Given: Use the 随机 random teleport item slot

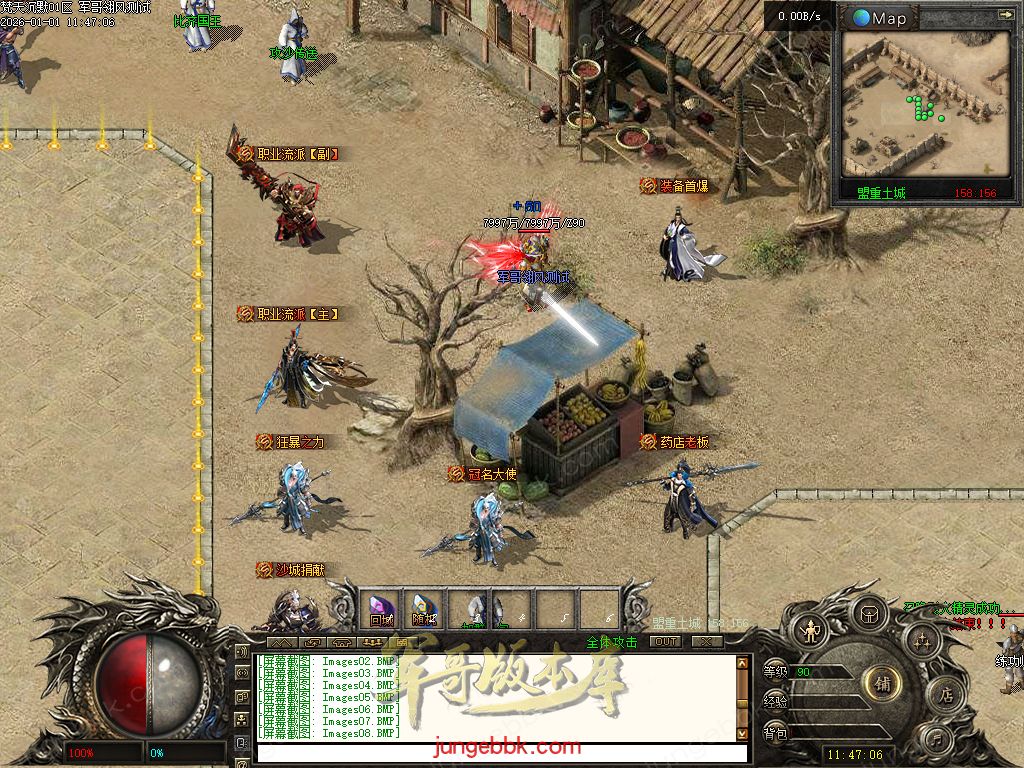Looking at the screenshot, I should click(425, 608).
